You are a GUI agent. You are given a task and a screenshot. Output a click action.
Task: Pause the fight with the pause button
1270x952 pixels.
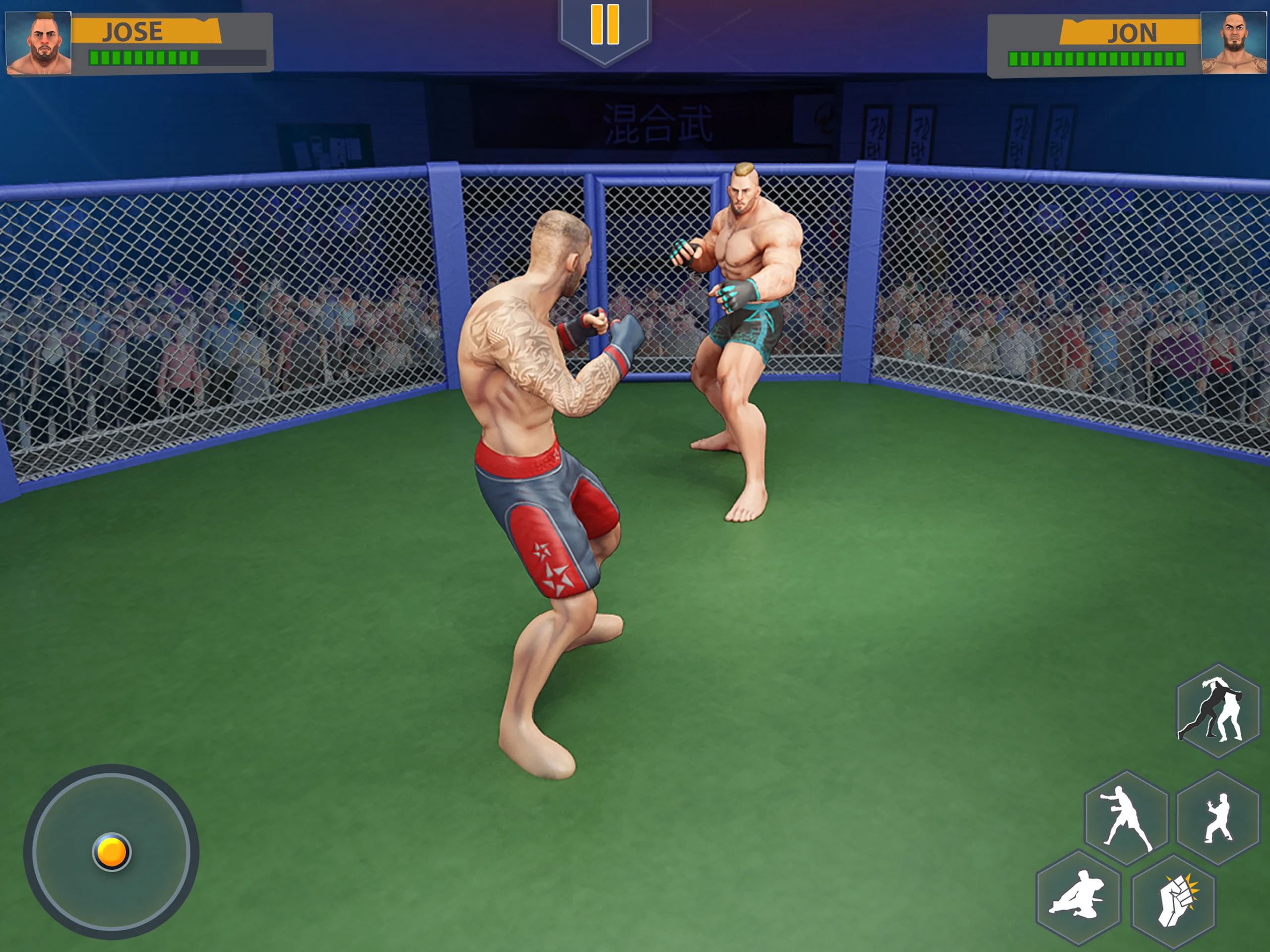pos(605,26)
